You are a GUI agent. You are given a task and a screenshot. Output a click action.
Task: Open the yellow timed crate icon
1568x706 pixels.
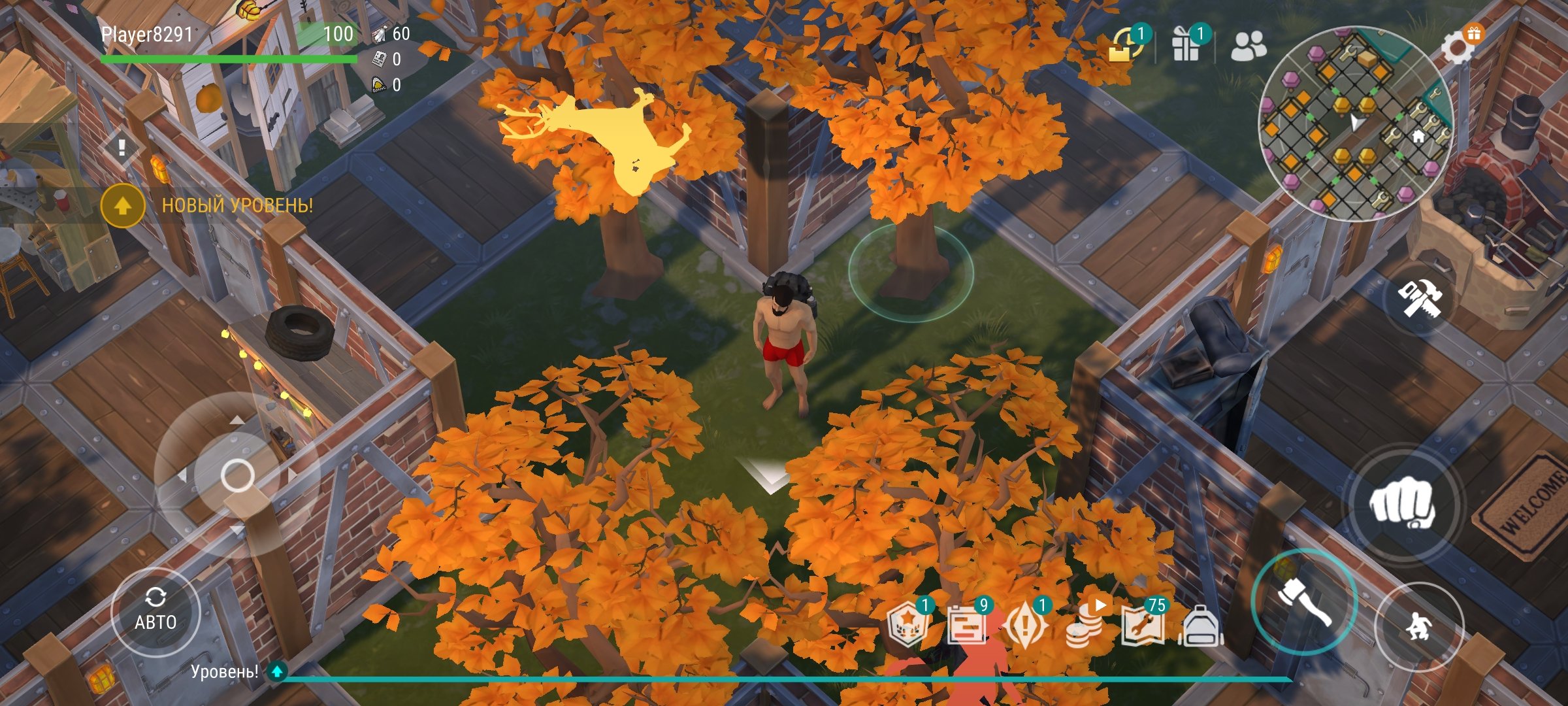coord(1124,44)
